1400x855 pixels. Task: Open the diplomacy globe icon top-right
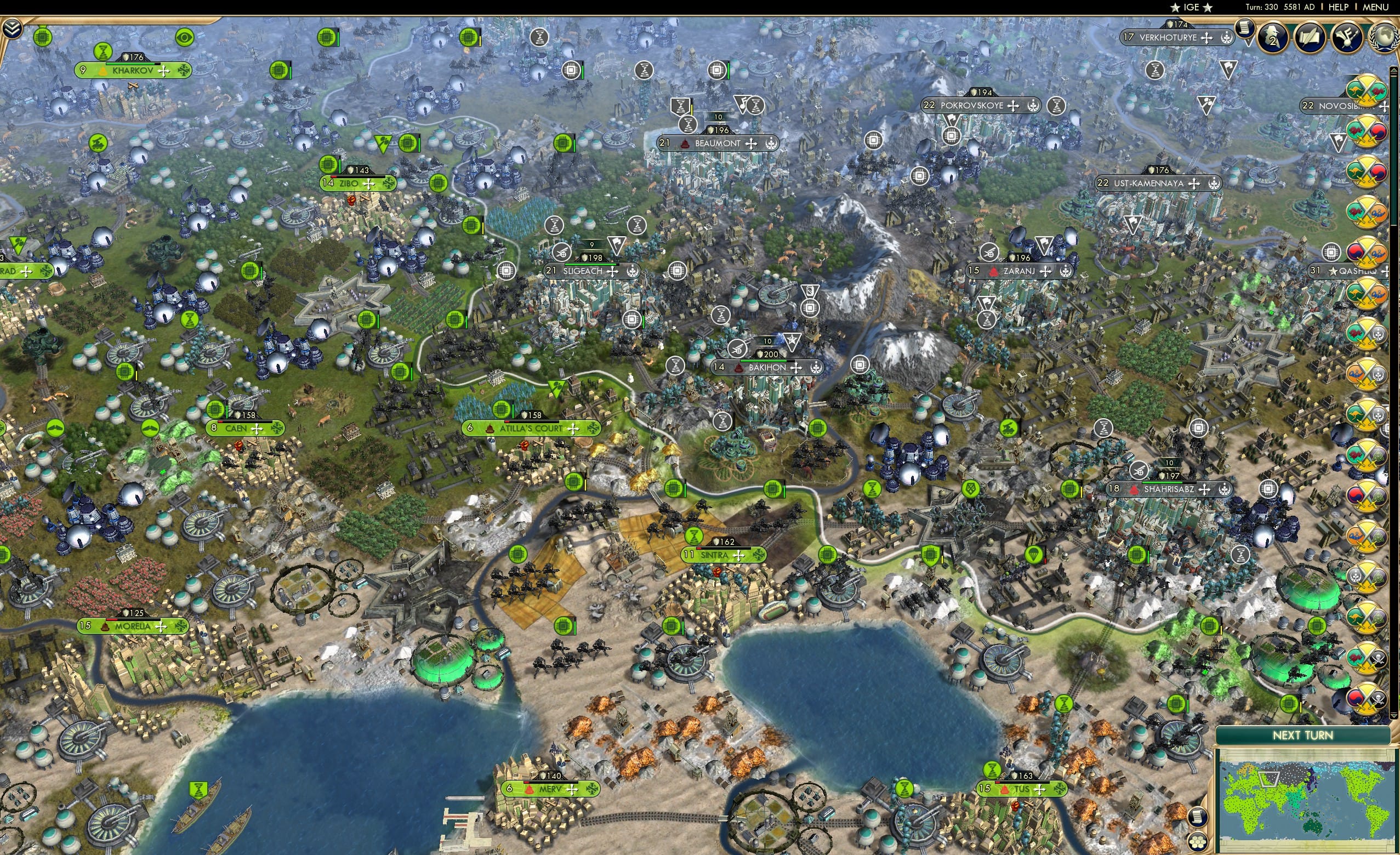pyautogui.click(x=1385, y=37)
